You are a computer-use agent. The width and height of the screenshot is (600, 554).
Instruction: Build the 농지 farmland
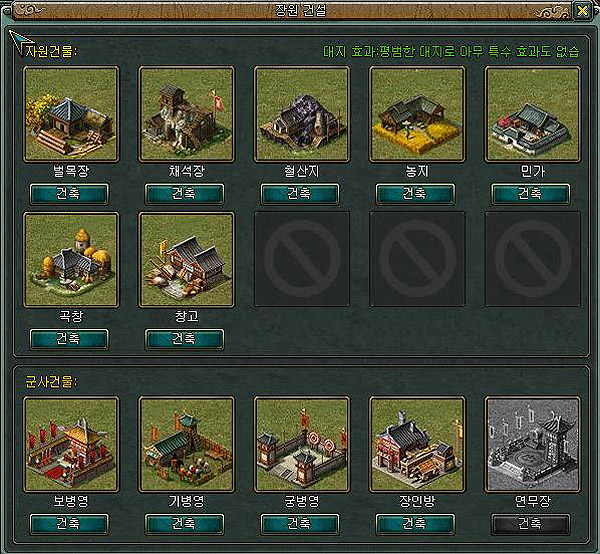(x=415, y=194)
